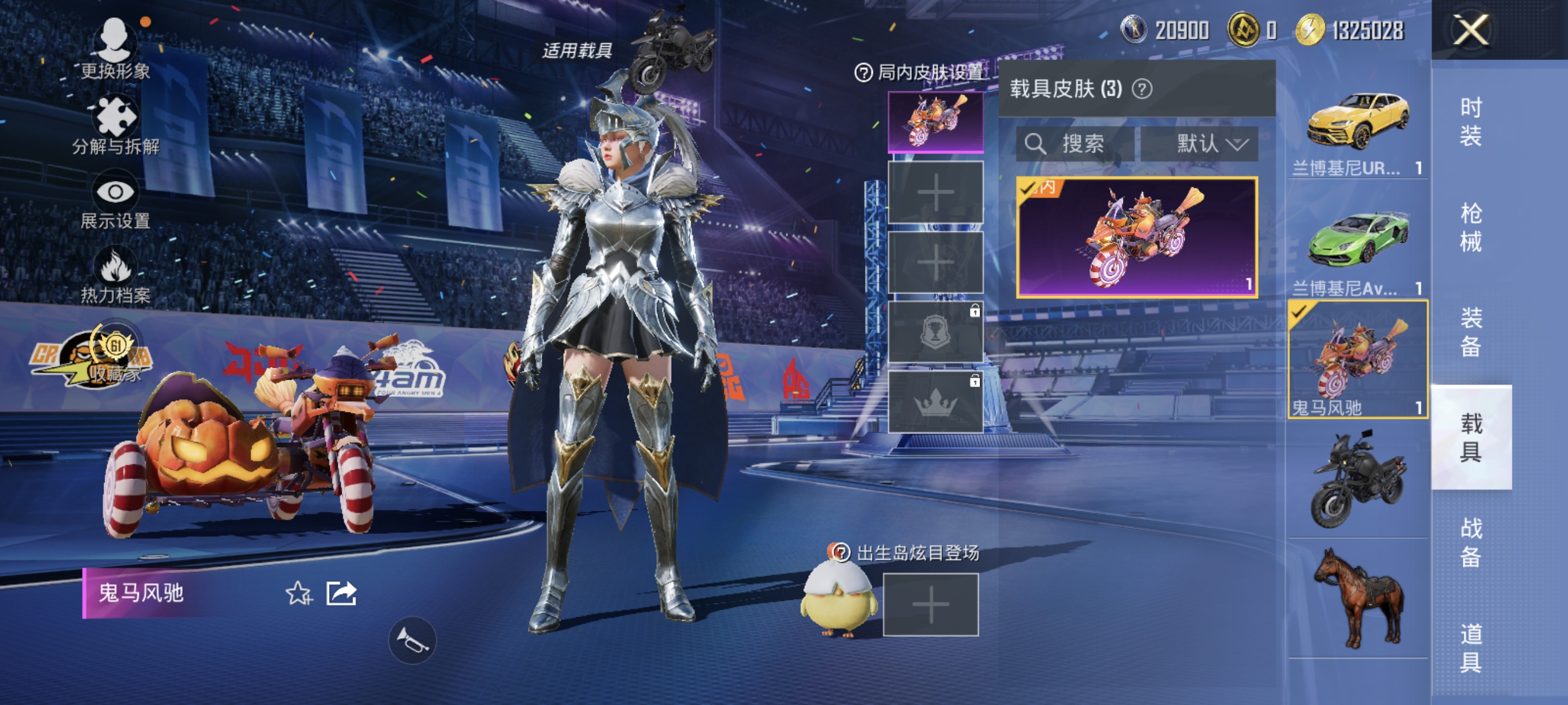Image resolution: width=1568 pixels, height=705 pixels.
Task: Switch to the 战备 tab
Action: point(1471,543)
